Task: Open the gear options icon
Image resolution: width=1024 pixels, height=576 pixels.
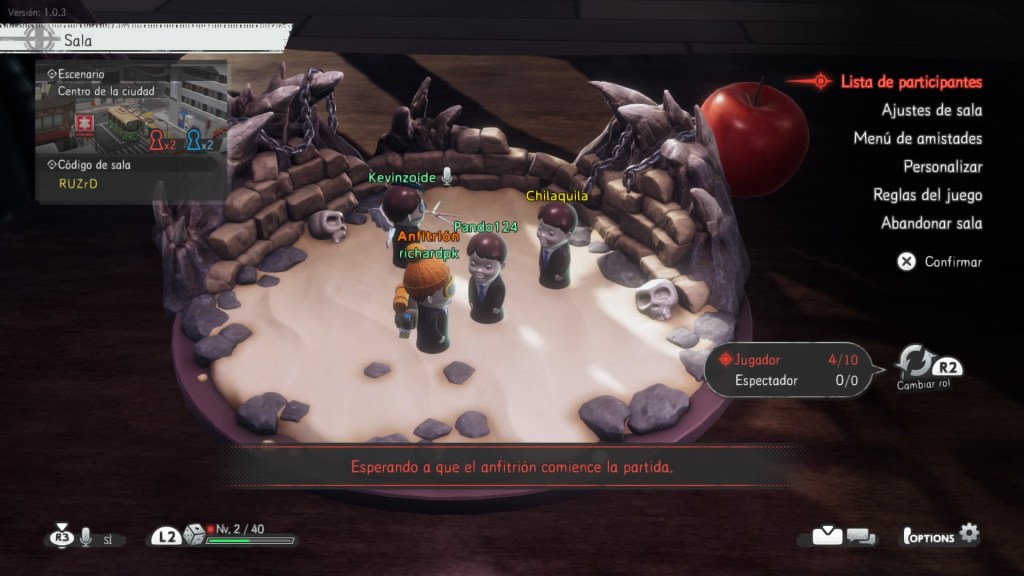Action: click(x=968, y=534)
